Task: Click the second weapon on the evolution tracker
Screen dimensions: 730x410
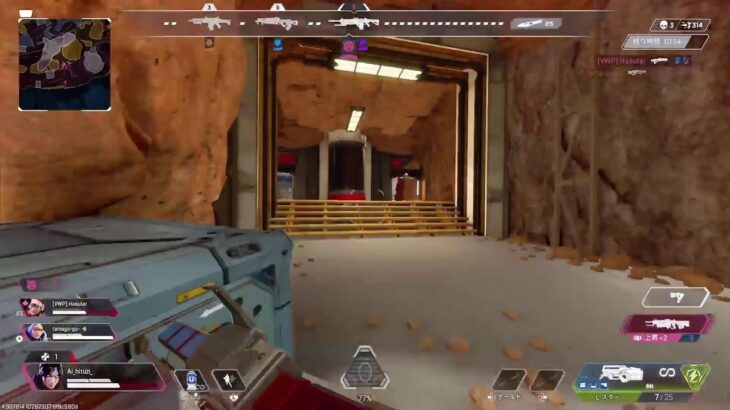Action: 275,21
